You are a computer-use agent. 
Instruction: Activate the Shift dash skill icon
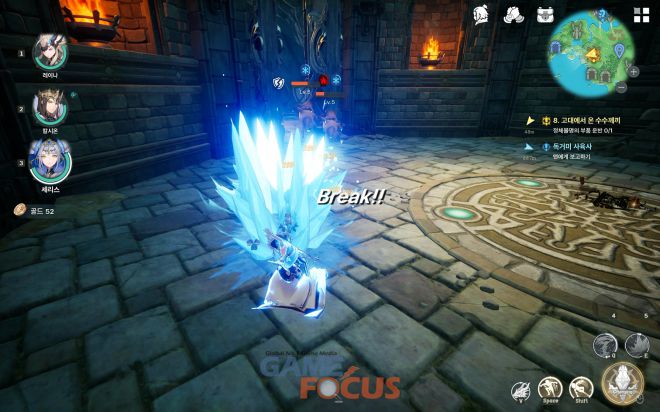581,388
